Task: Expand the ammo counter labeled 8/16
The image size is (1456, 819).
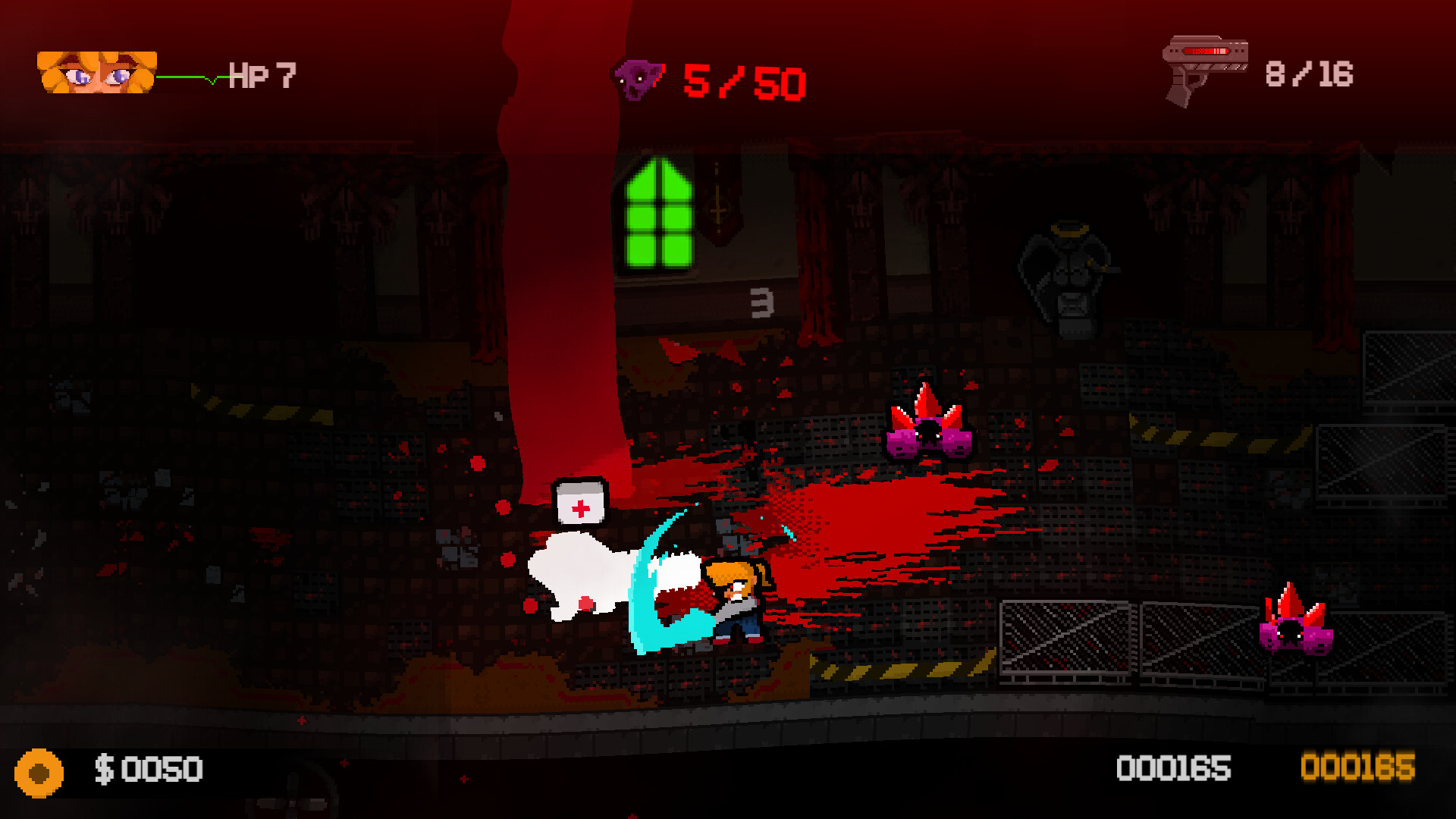Action: [1310, 72]
